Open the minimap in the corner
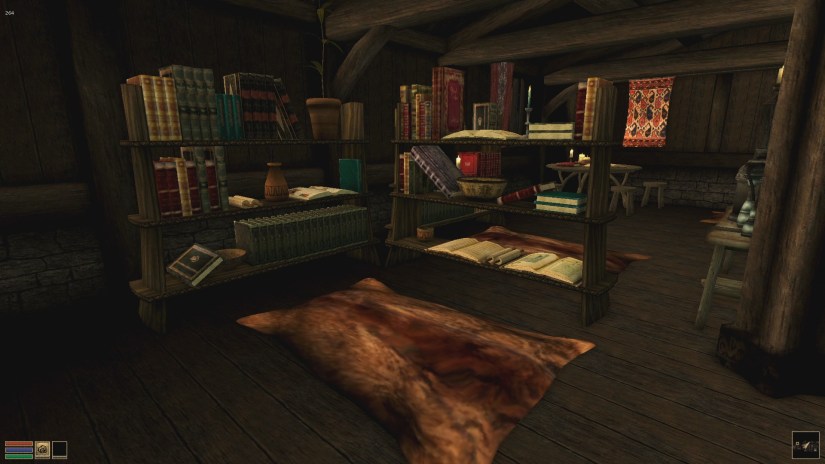This screenshot has width=825, height=464. coord(805,444)
